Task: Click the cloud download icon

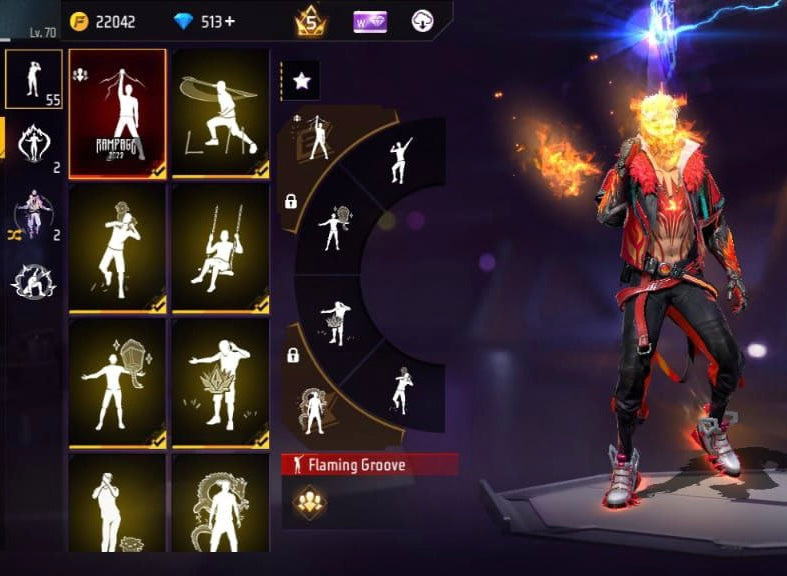Action: click(x=423, y=21)
